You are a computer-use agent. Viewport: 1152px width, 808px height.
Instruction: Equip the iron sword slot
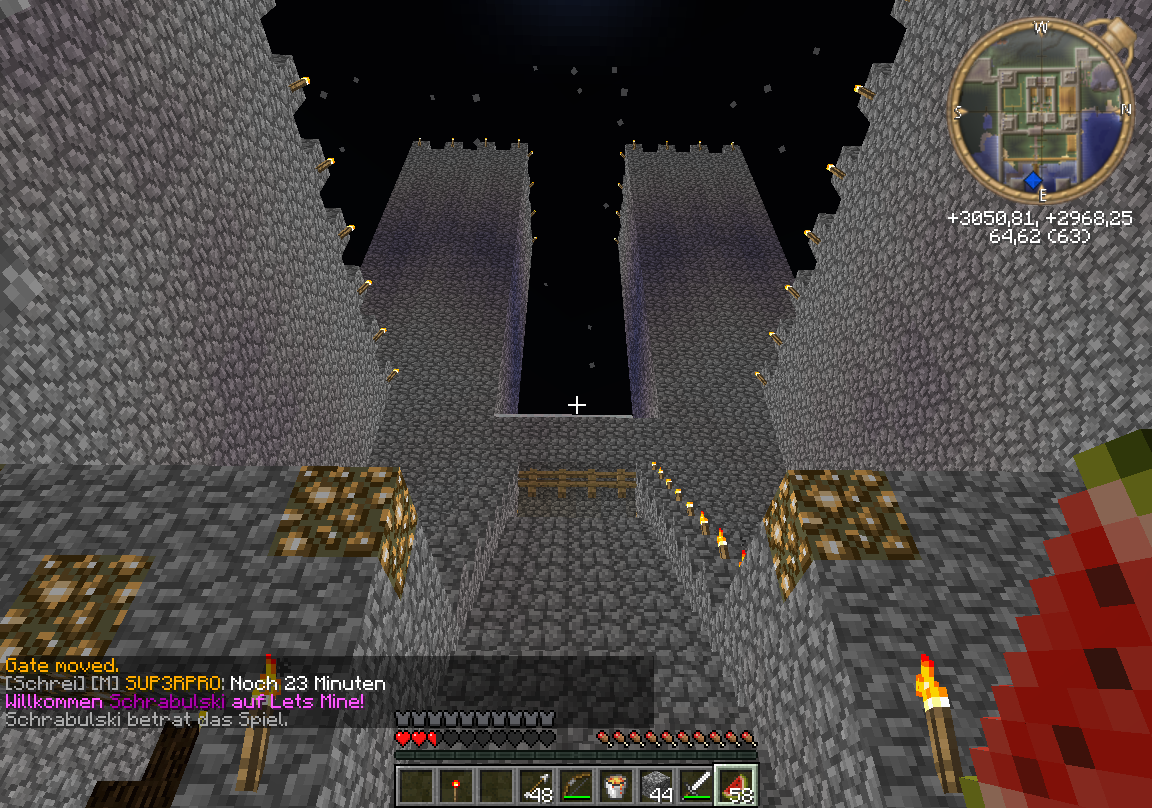coord(697,785)
